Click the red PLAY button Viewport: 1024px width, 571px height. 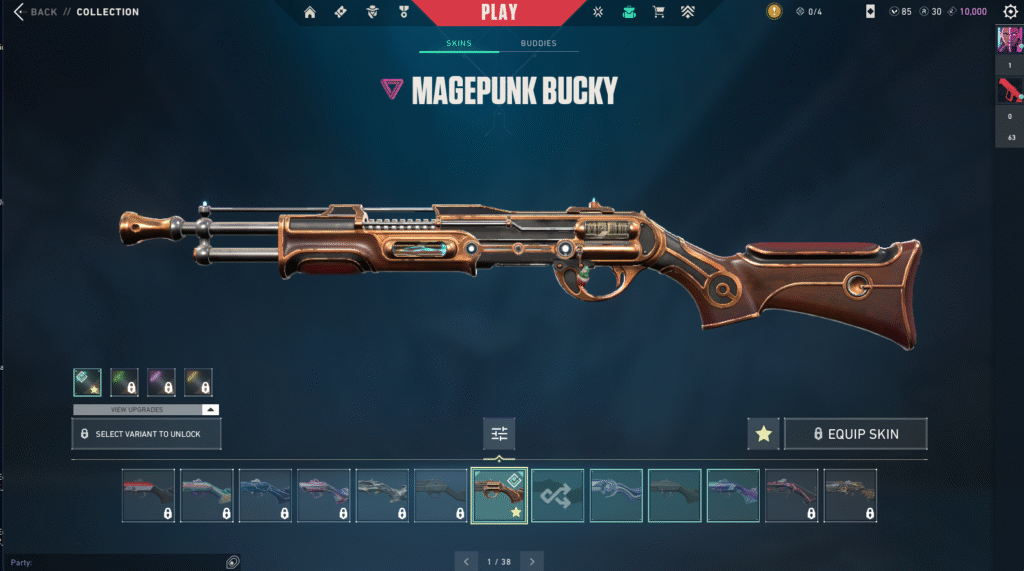(x=499, y=12)
